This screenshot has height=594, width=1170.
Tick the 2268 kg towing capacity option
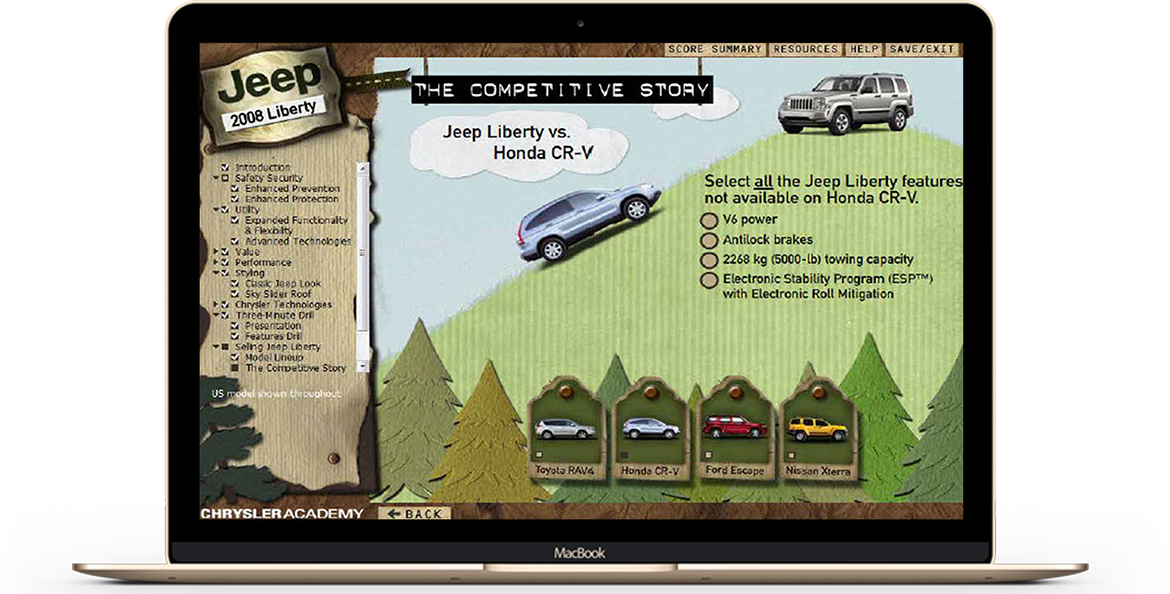[x=709, y=260]
